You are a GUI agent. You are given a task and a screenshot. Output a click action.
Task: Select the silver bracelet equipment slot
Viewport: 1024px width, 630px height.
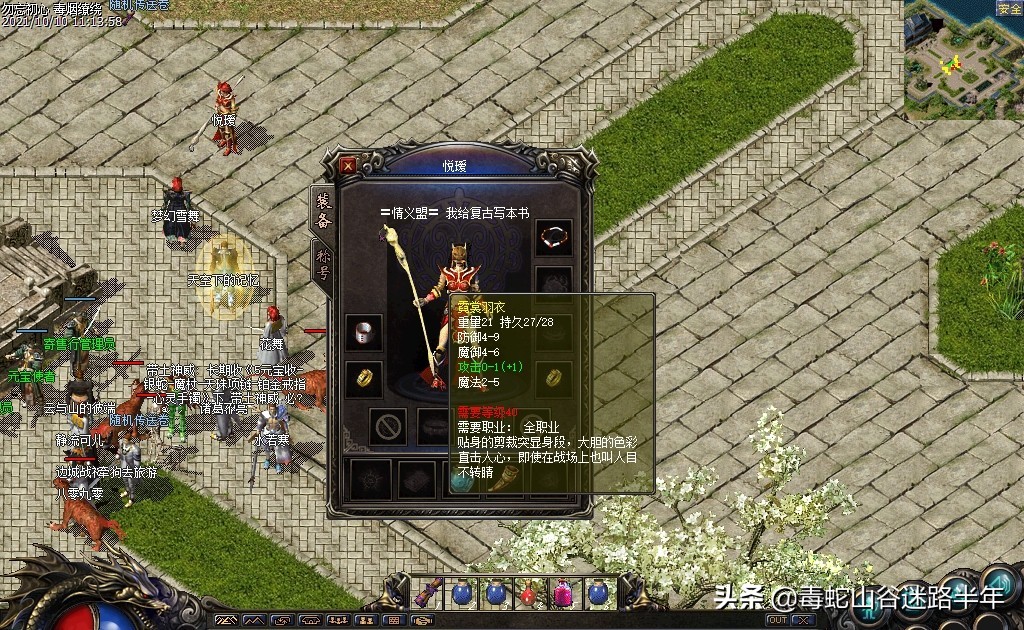[364, 332]
